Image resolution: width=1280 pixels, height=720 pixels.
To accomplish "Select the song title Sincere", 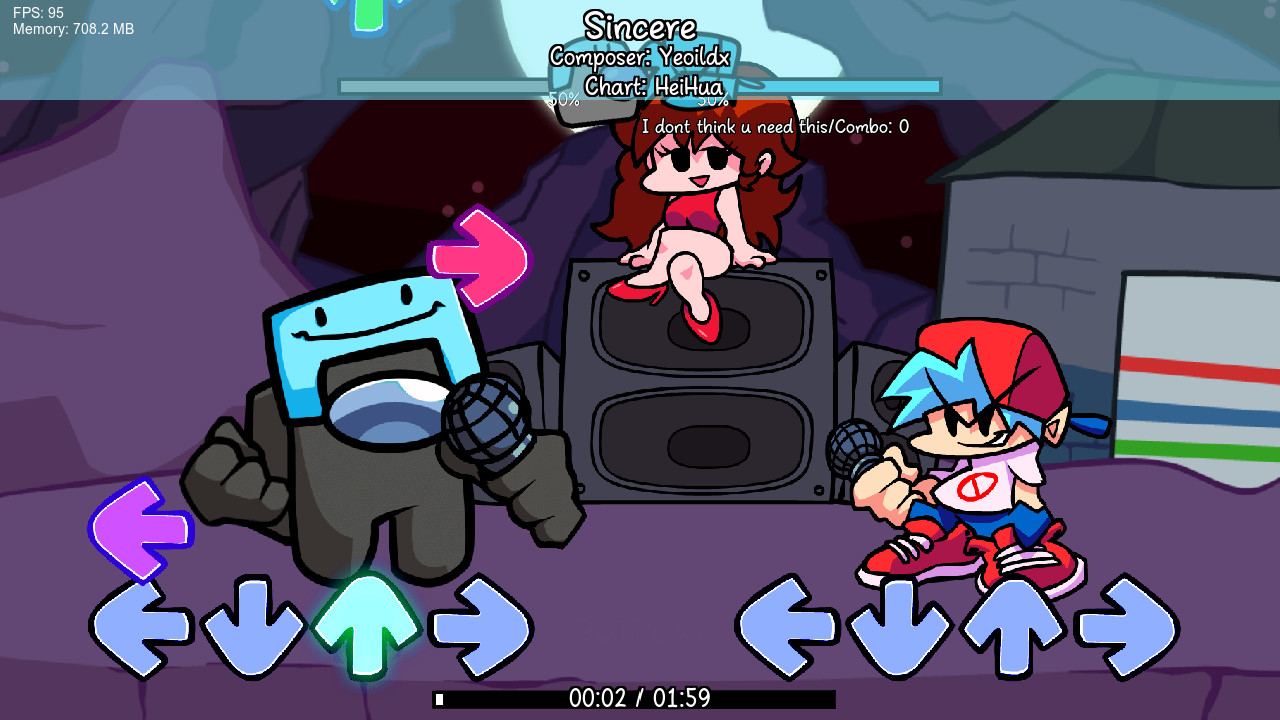I will pos(639,24).
